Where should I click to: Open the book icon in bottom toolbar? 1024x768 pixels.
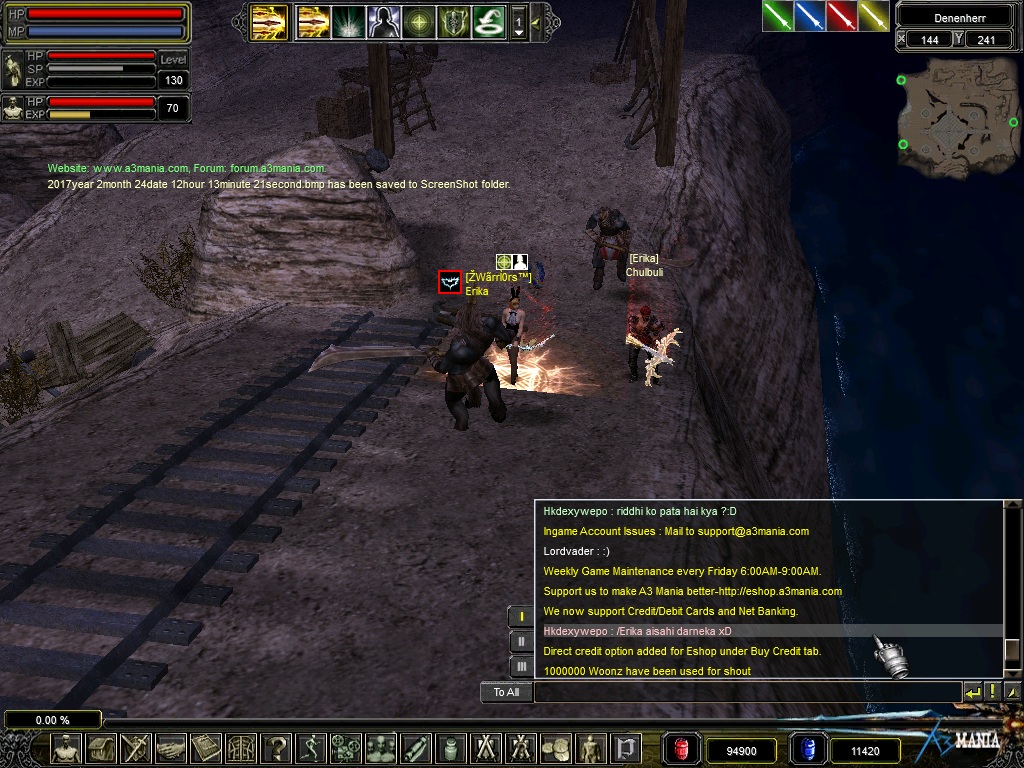click(205, 748)
